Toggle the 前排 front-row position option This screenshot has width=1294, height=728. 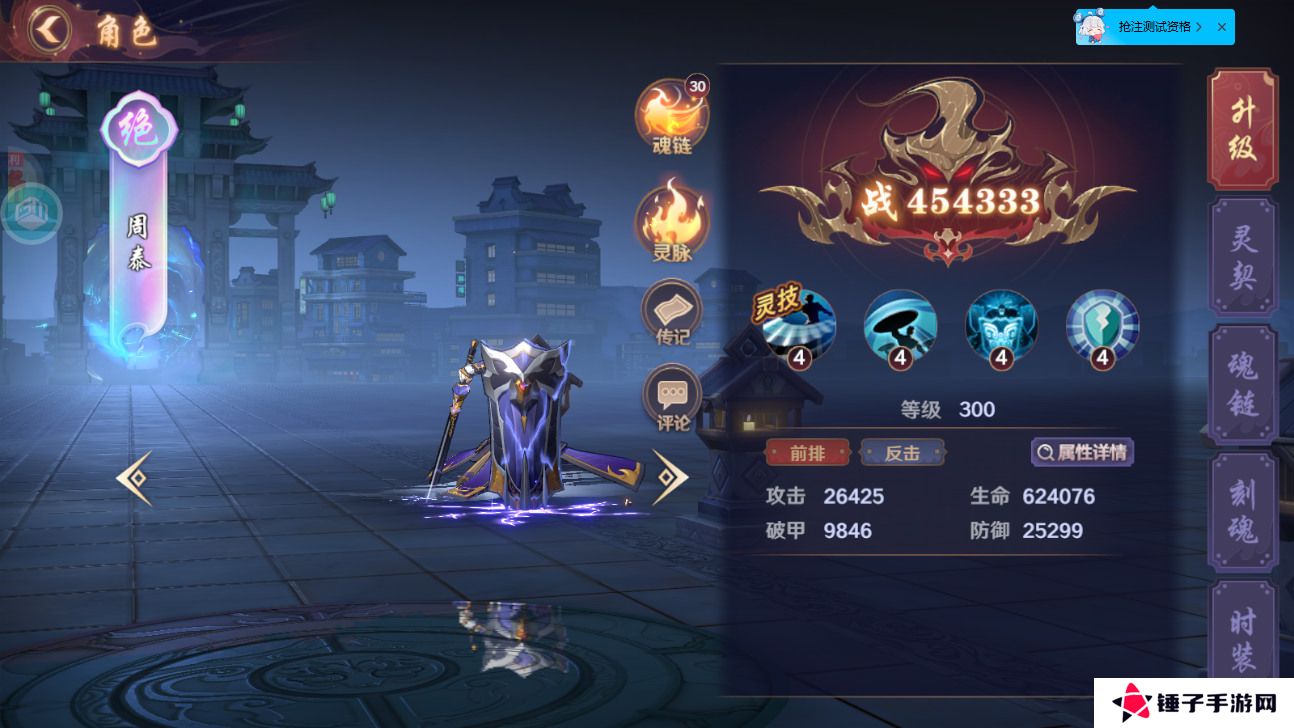[807, 452]
